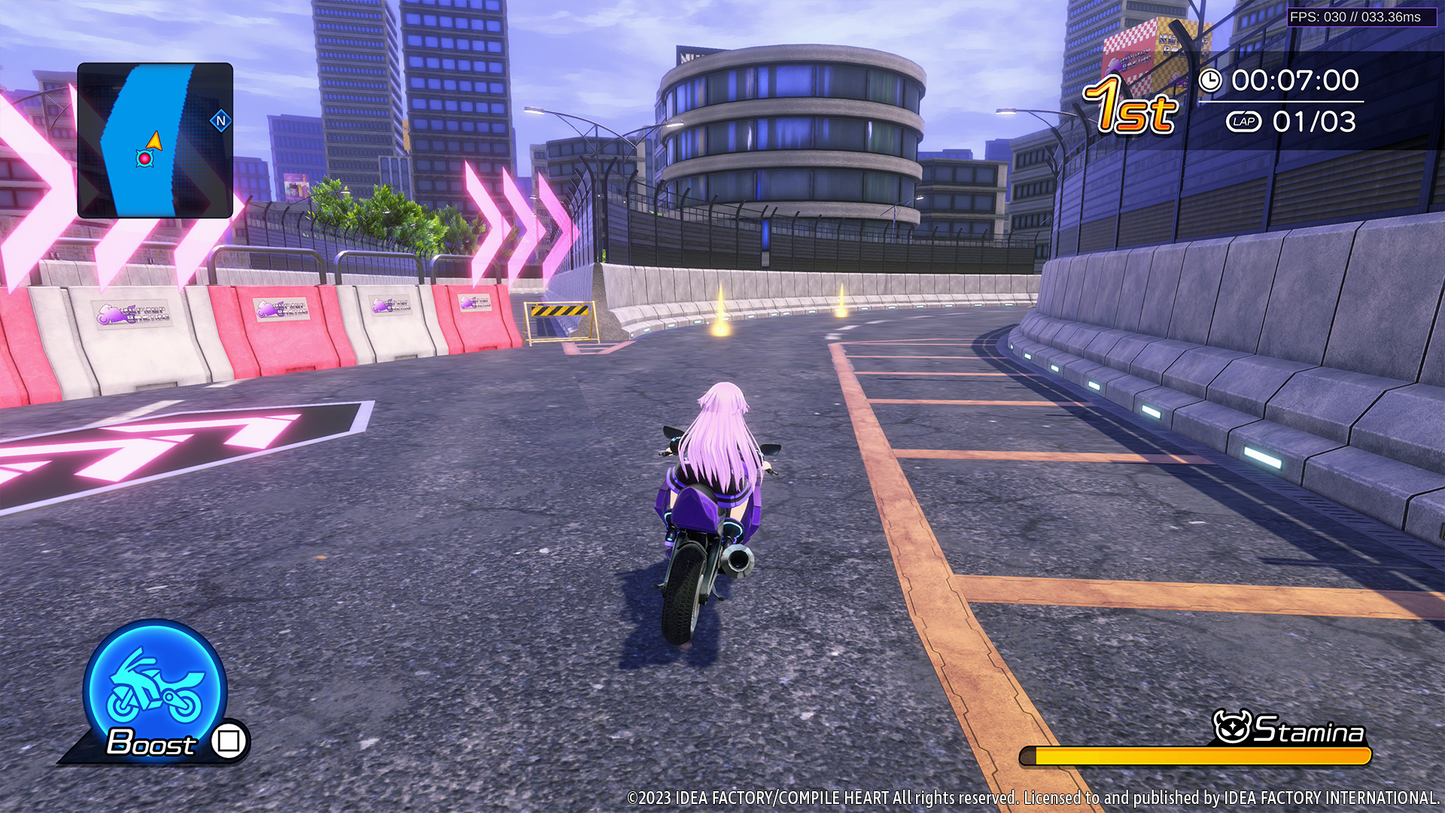Click the Boost label text
Image resolution: width=1445 pixels, height=813 pixels.
click(x=150, y=744)
